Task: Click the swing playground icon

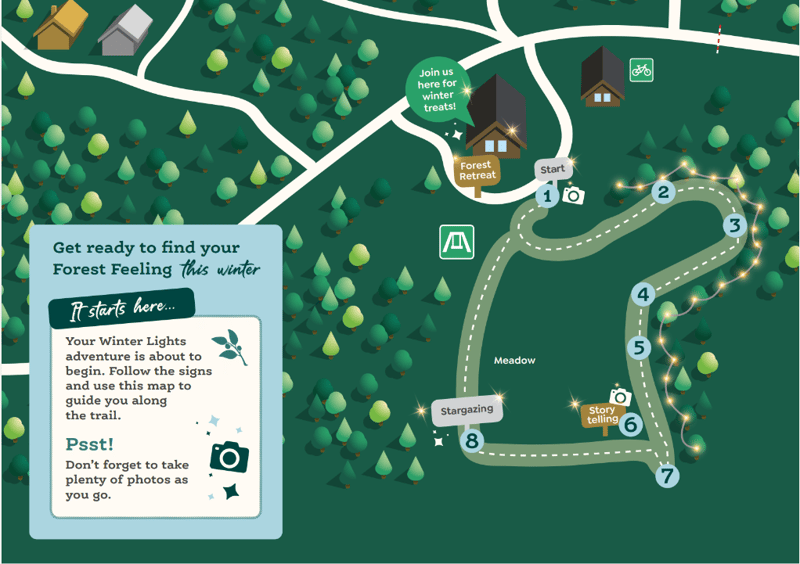Action: [x=456, y=241]
